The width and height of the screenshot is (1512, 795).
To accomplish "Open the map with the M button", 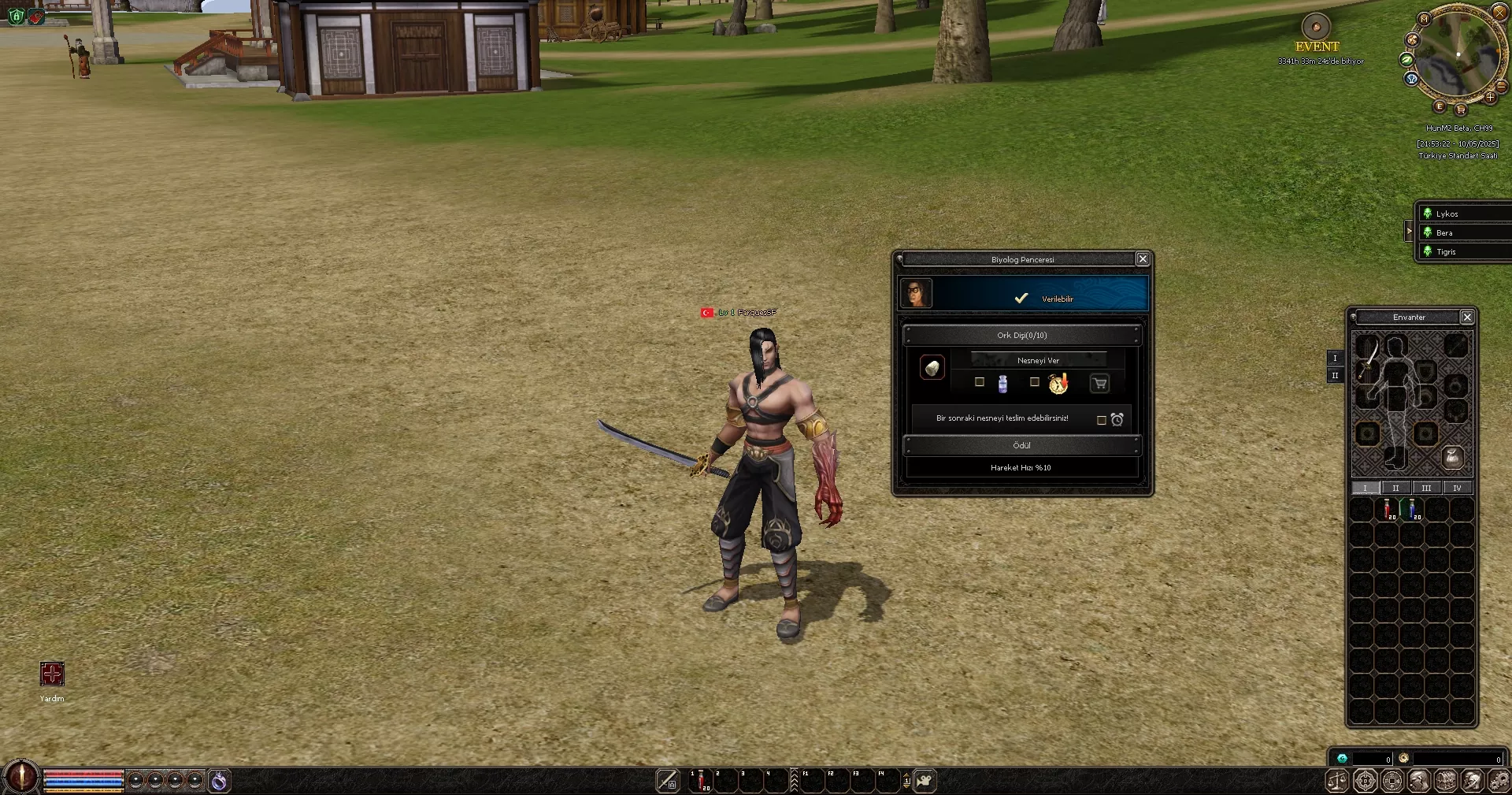I will (1423, 18).
